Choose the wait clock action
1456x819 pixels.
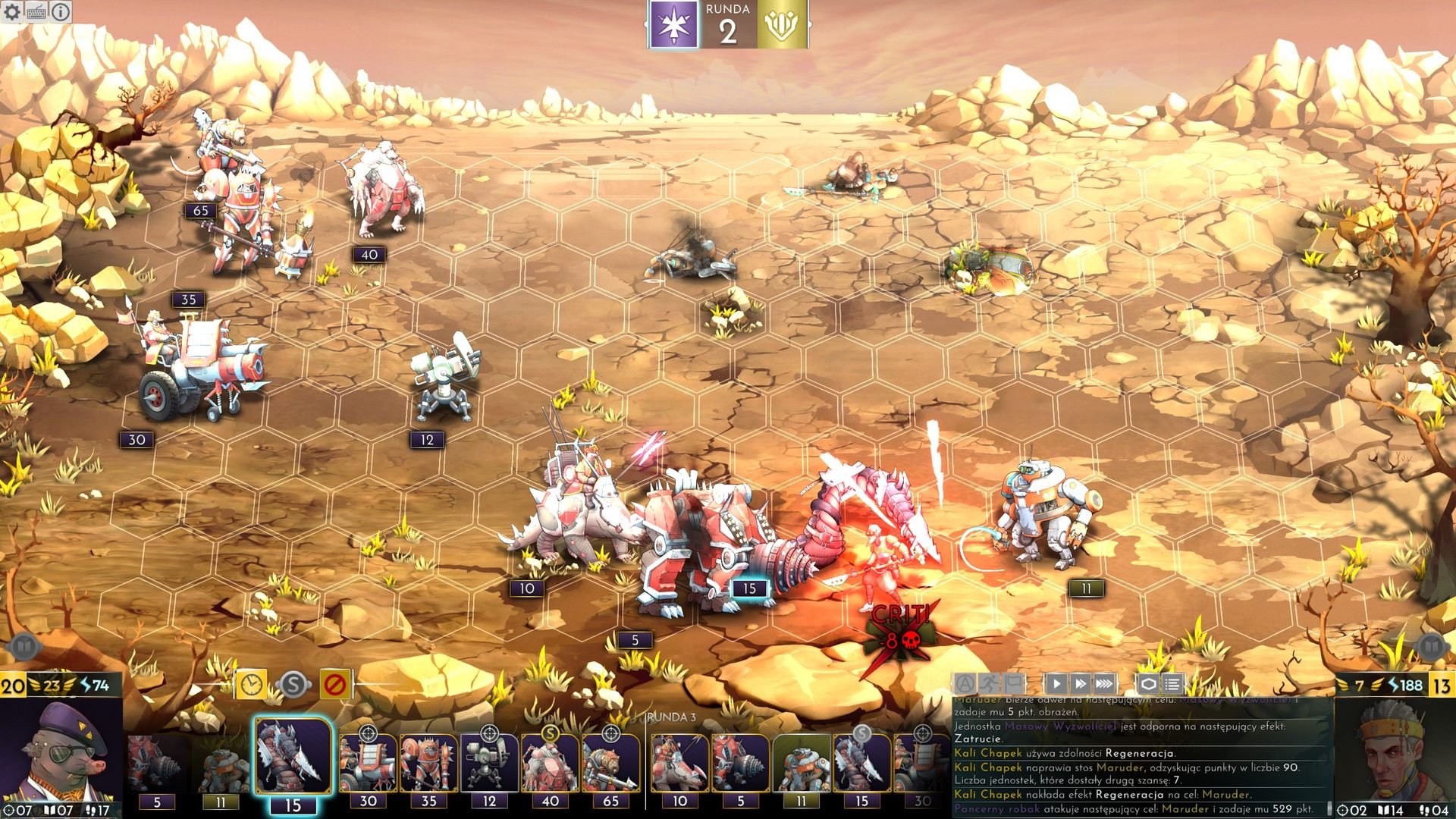[x=251, y=685]
